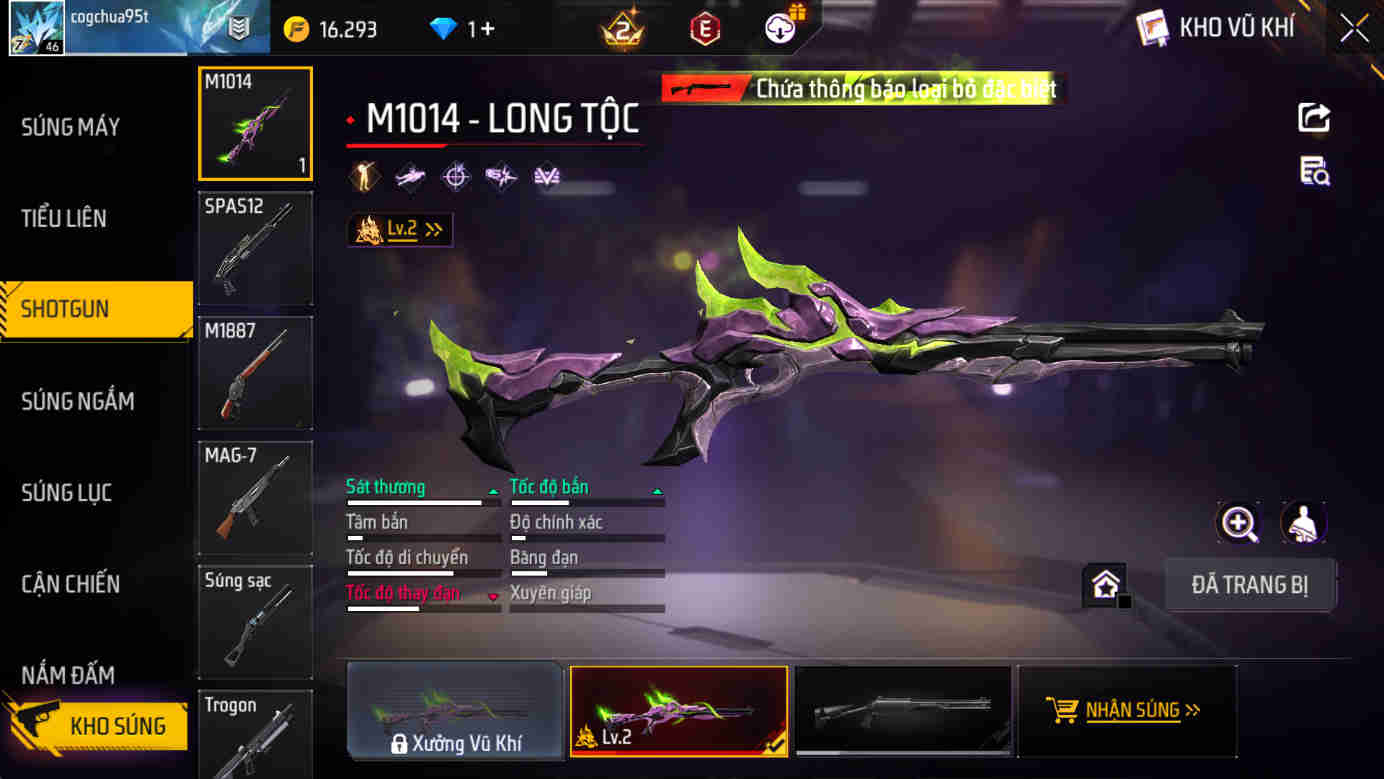The width and height of the screenshot is (1384, 779).
Task: Toggle the default skin variant at bottom
Action: point(903,712)
